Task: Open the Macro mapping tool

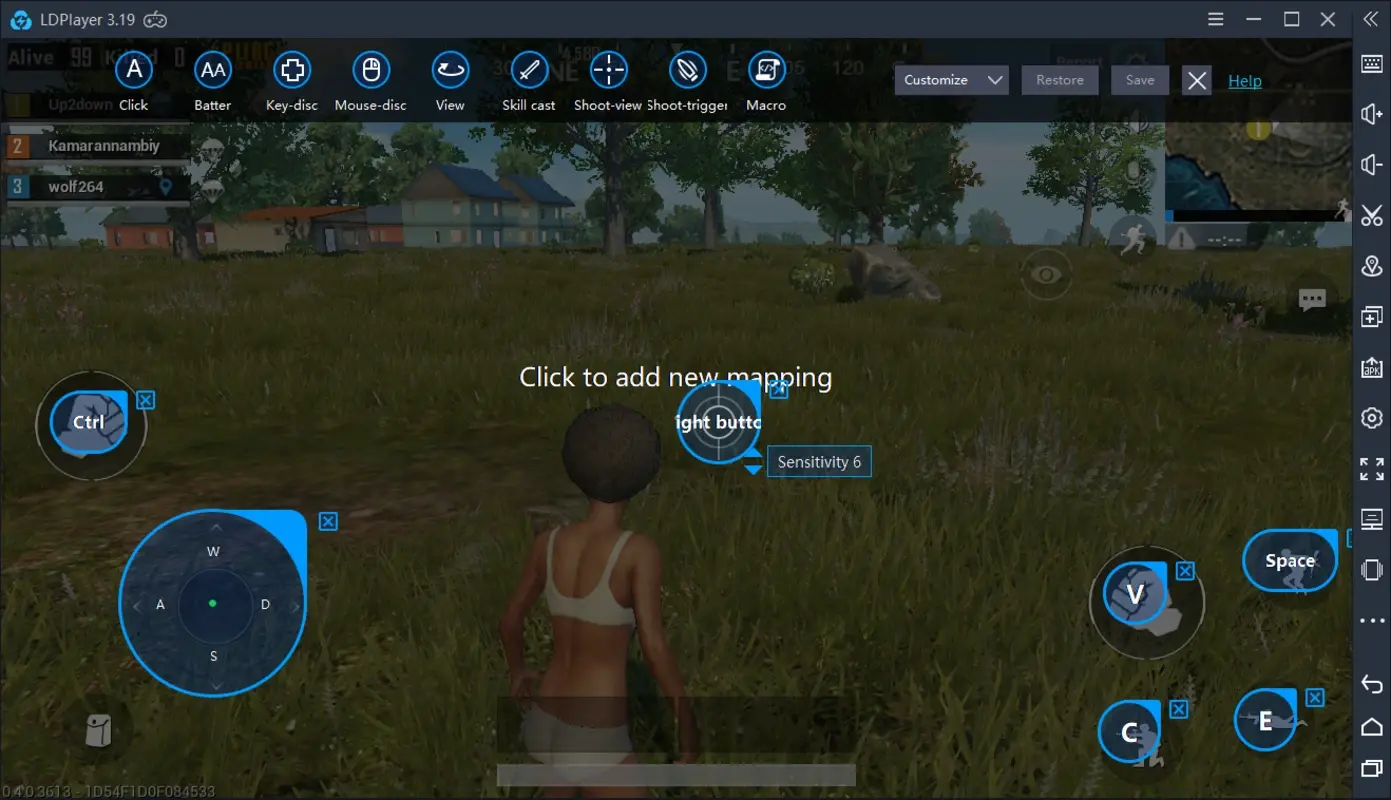Action: click(x=766, y=70)
